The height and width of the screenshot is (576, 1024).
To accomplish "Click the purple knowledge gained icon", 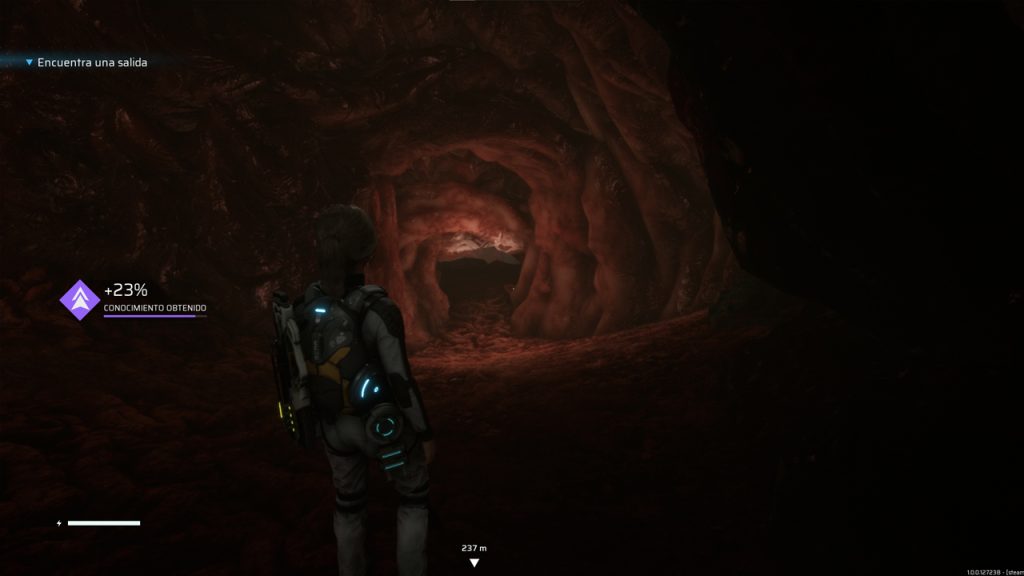I will (x=78, y=298).
